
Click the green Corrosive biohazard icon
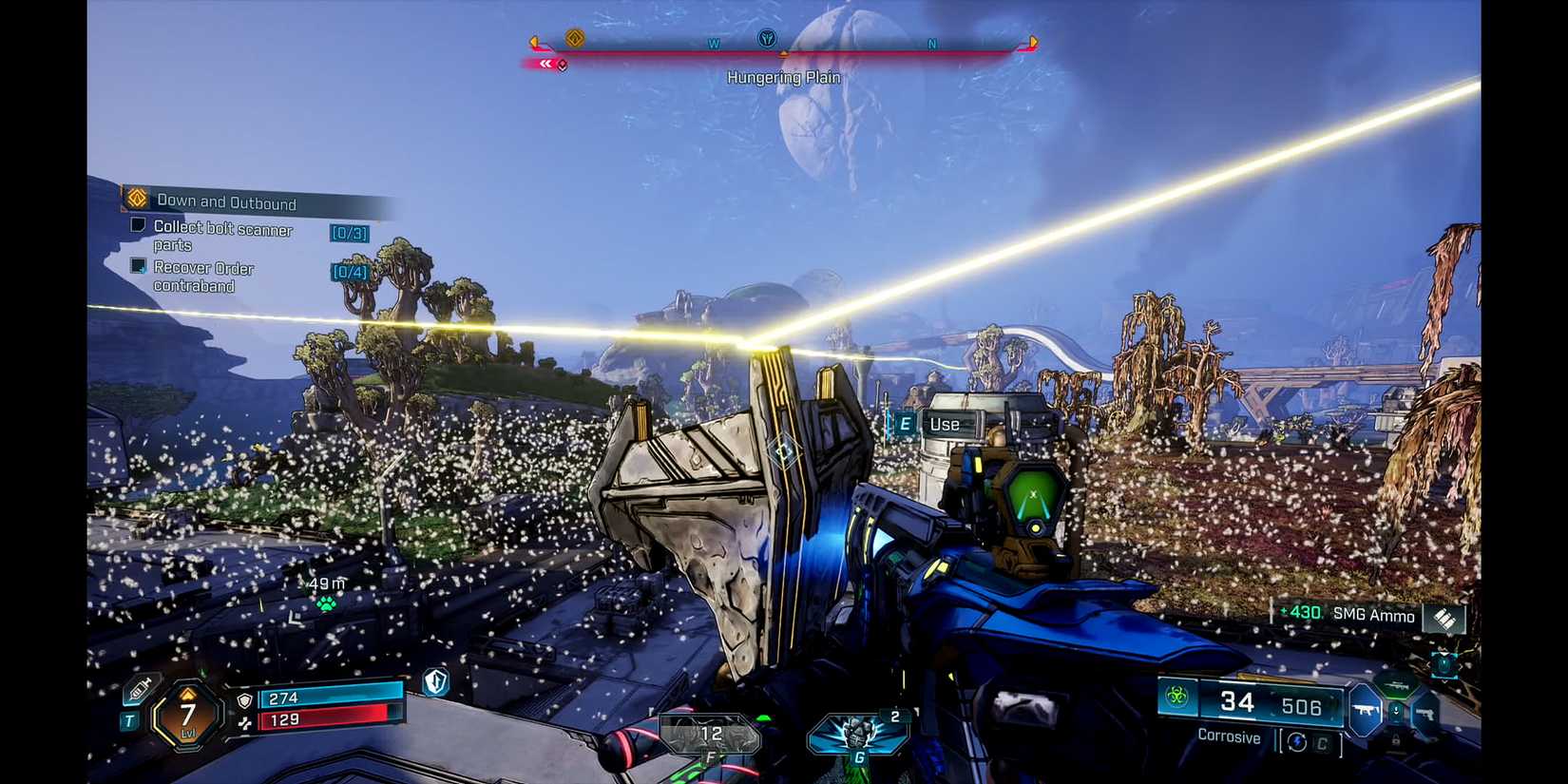tap(1176, 696)
